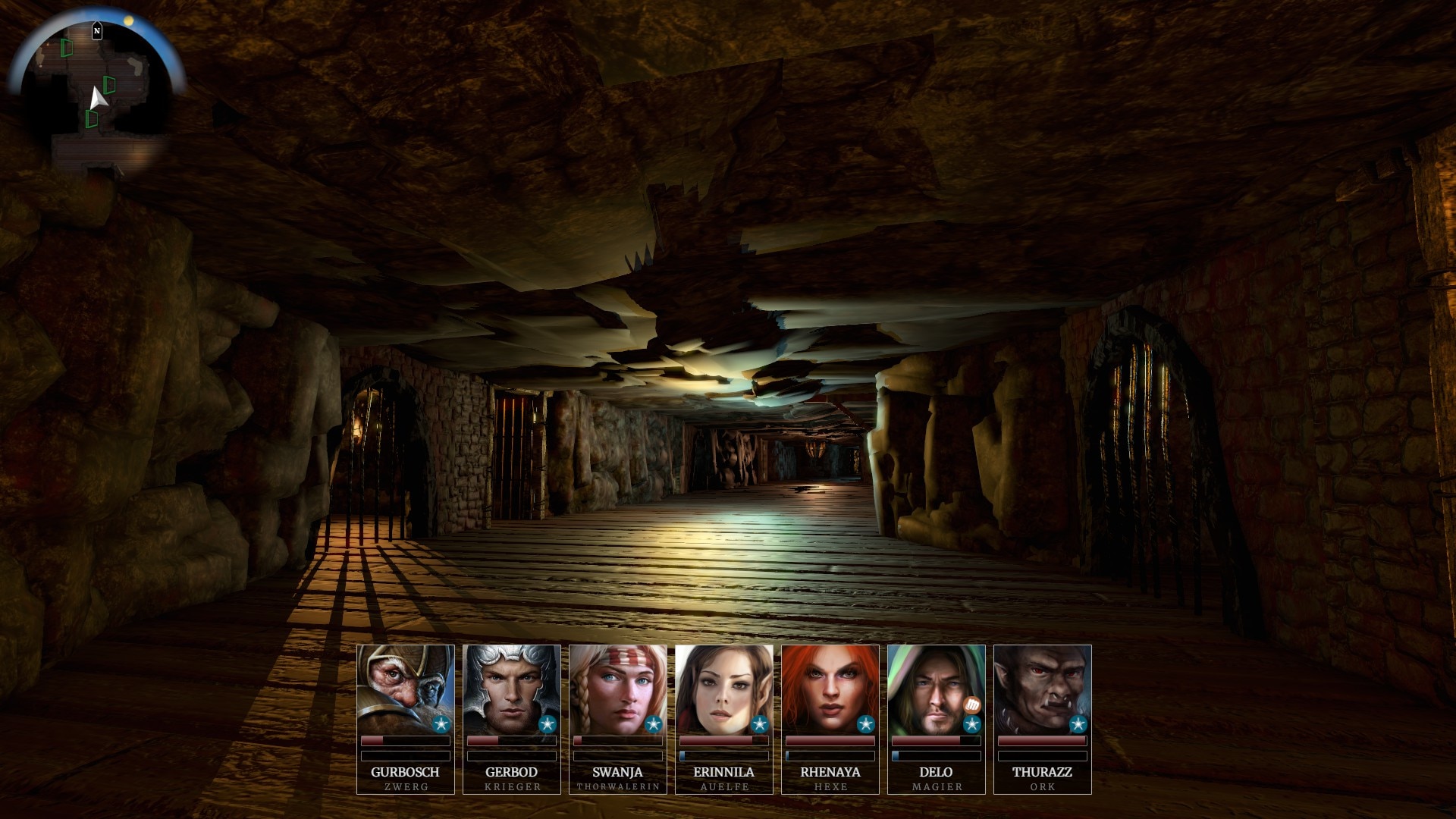
Task: Pick Rhenaya the Hexe portrait
Action: [830, 689]
